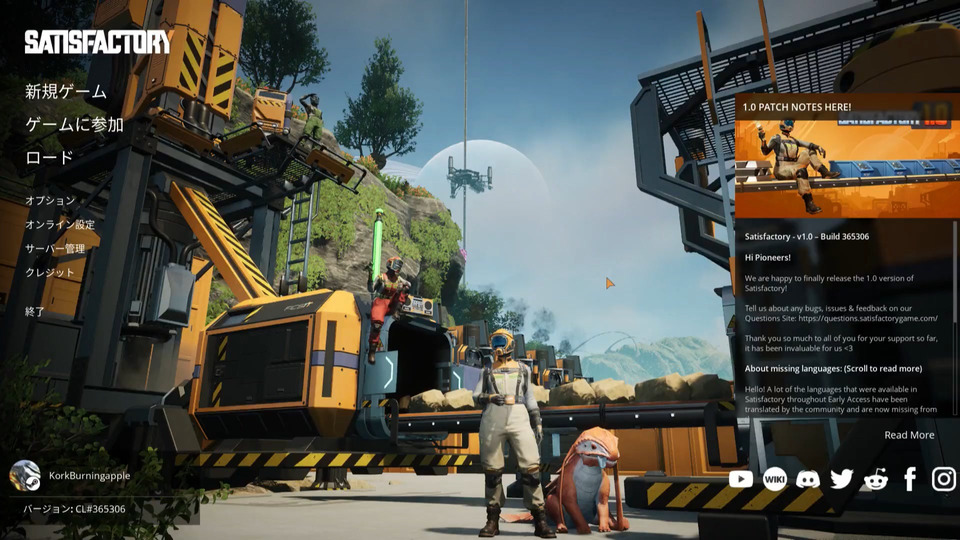
Task: Open the YouTube channel icon
Action: pos(741,479)
